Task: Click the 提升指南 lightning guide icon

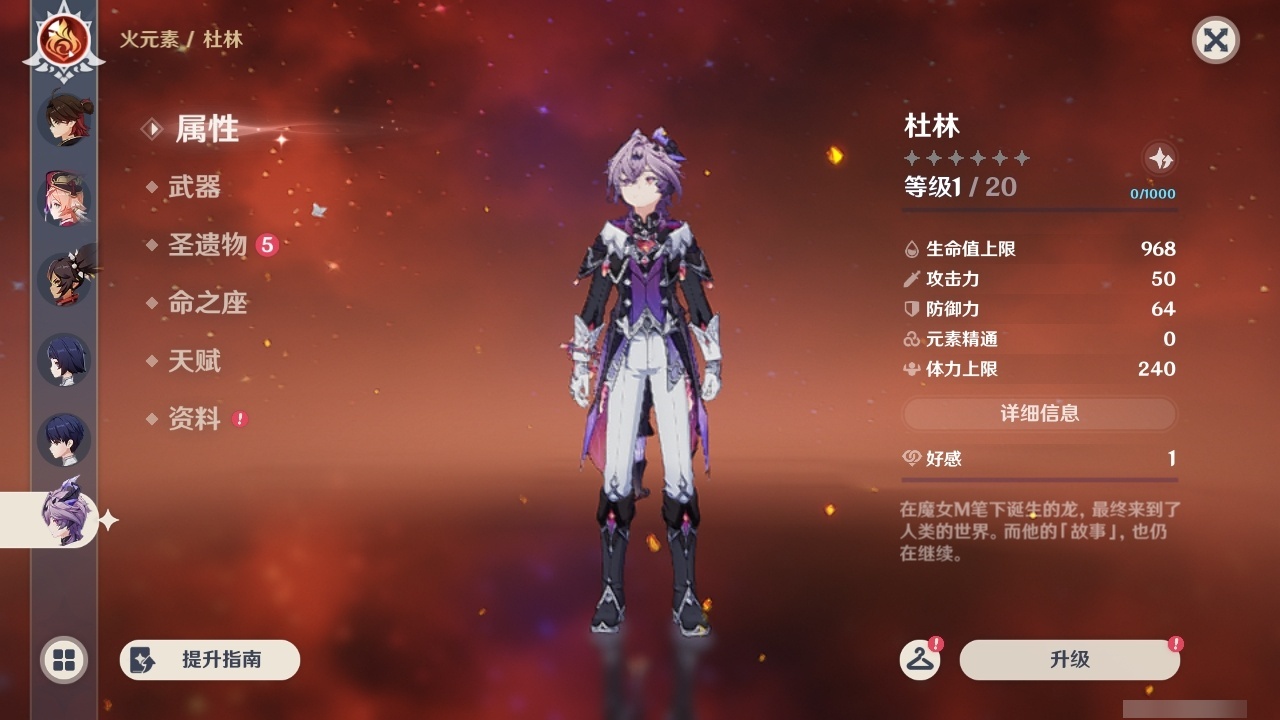Action: [142, 659]
